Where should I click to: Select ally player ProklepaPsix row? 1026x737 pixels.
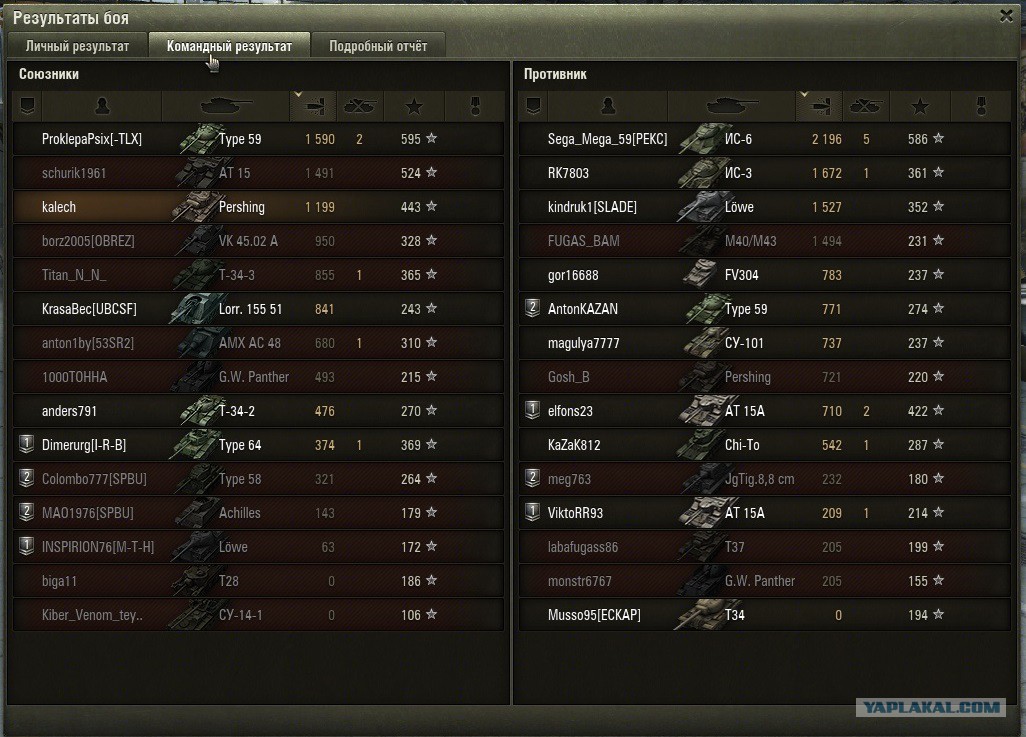coord(92,139)
